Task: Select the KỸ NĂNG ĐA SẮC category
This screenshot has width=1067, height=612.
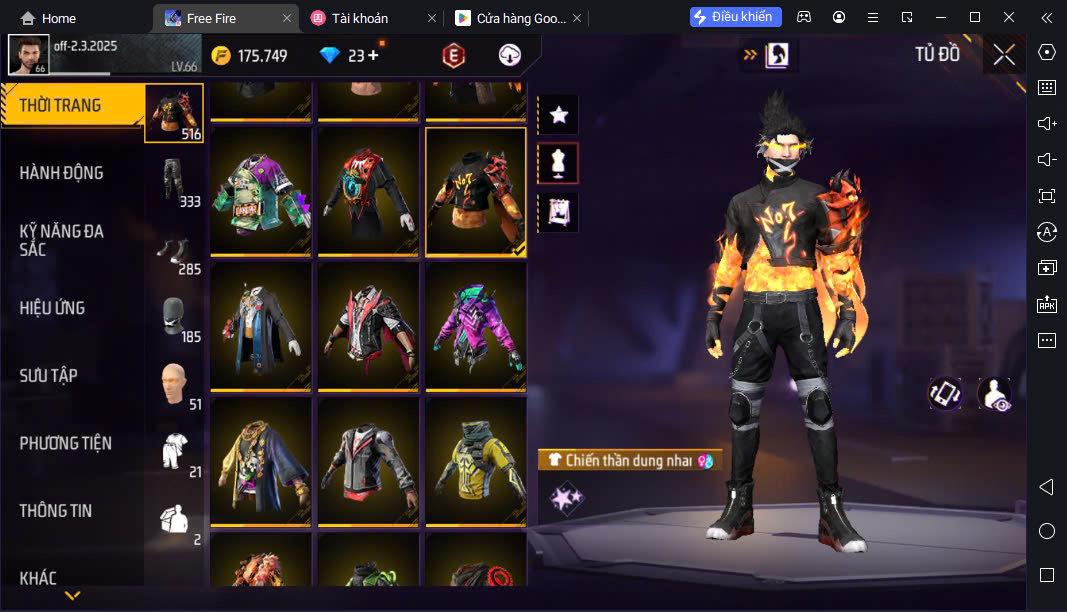Action: [62, 240]
